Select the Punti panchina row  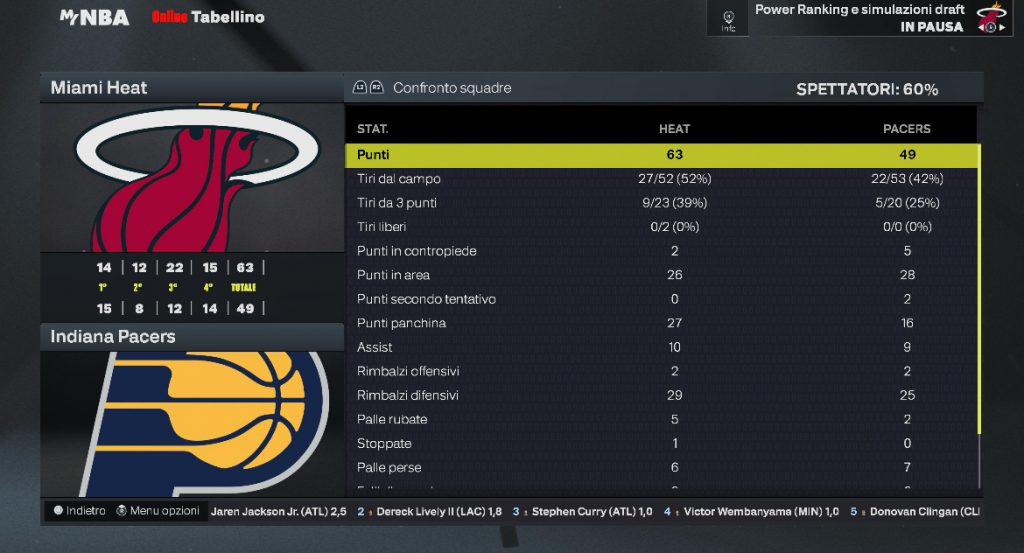[x=660, y=323]
